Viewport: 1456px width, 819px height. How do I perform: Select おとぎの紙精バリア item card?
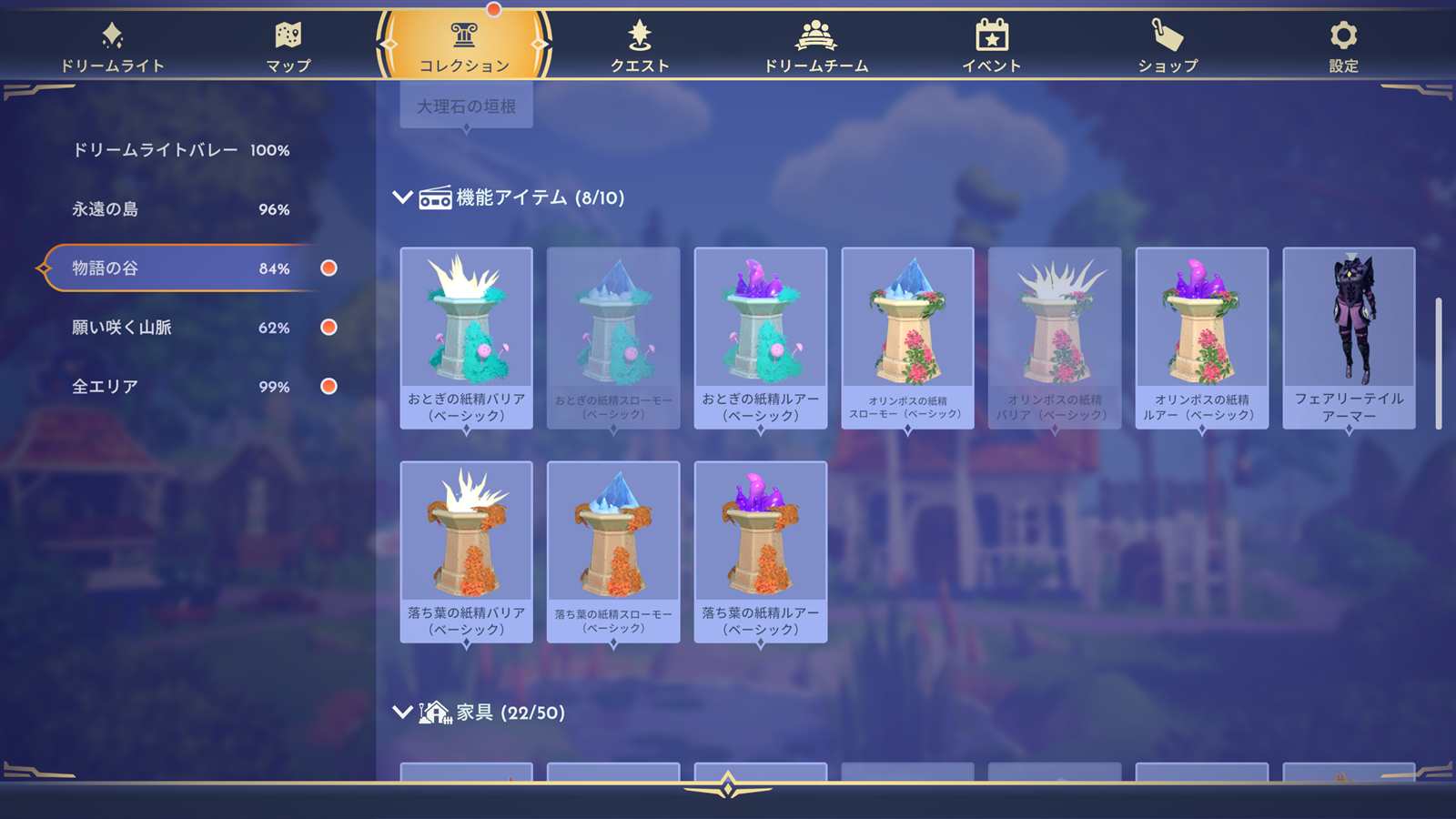pyautogui.click(x=466, y=337)
